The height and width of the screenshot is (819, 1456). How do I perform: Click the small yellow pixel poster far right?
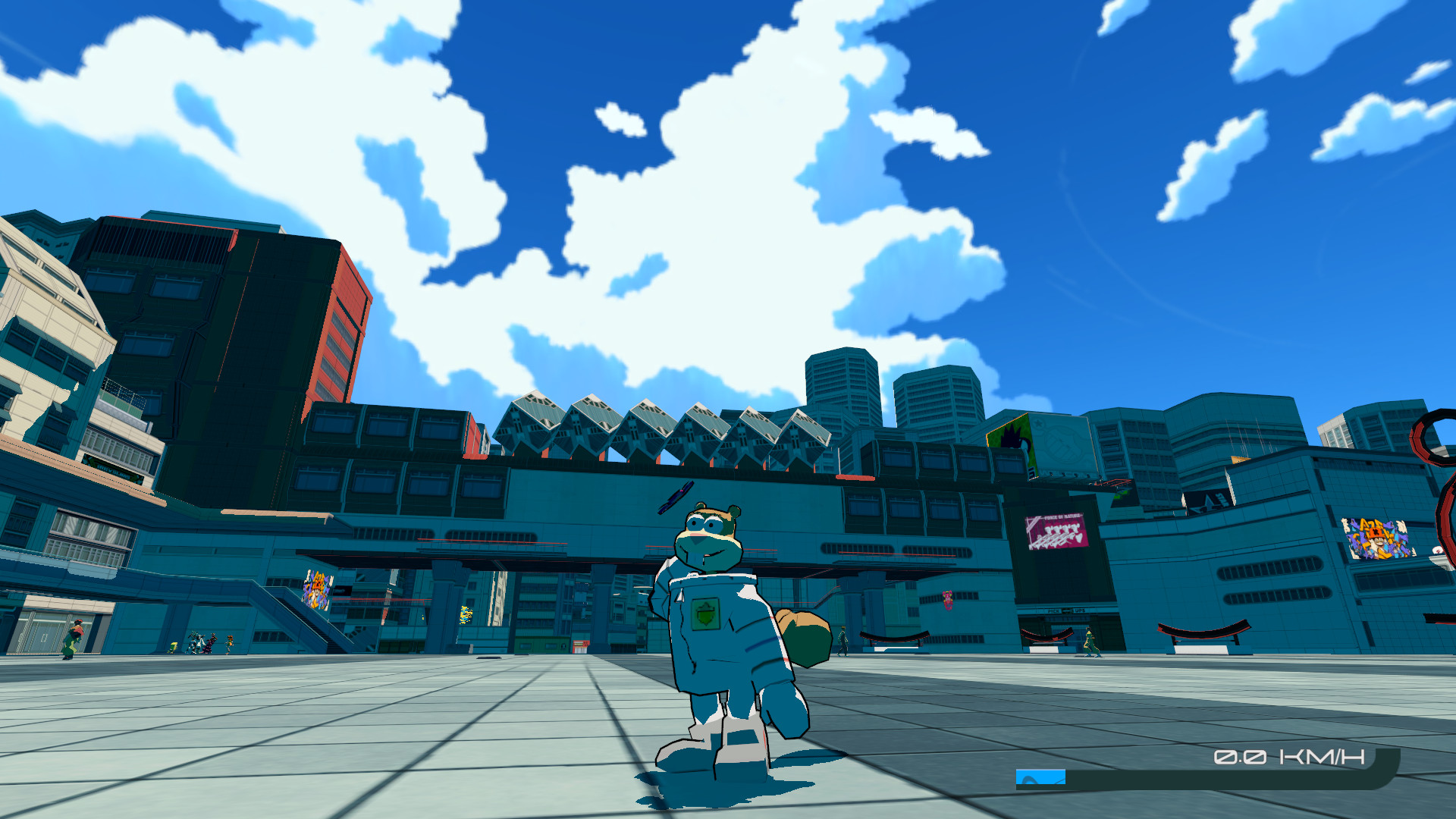pyautogui.click(x=1241, y=459)
